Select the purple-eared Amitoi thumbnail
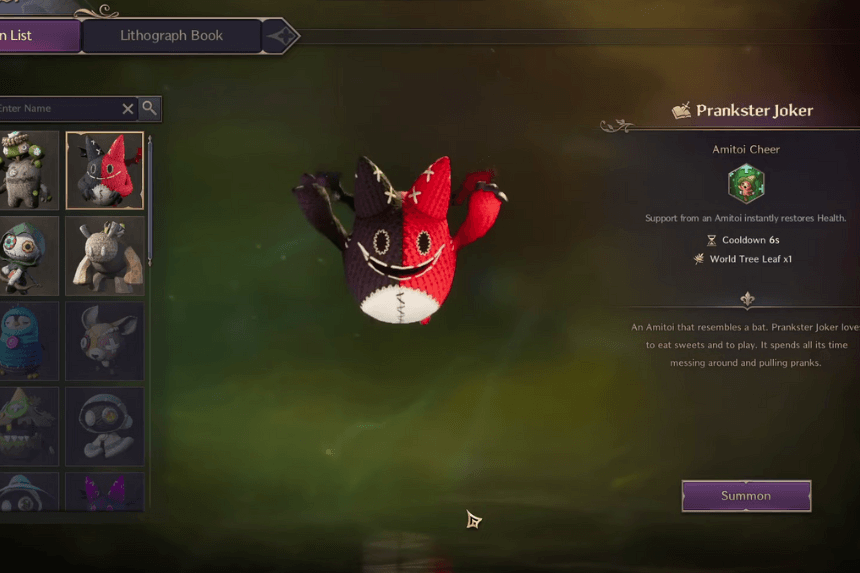Viewport: 860px width, 573px height. point(105,492)
